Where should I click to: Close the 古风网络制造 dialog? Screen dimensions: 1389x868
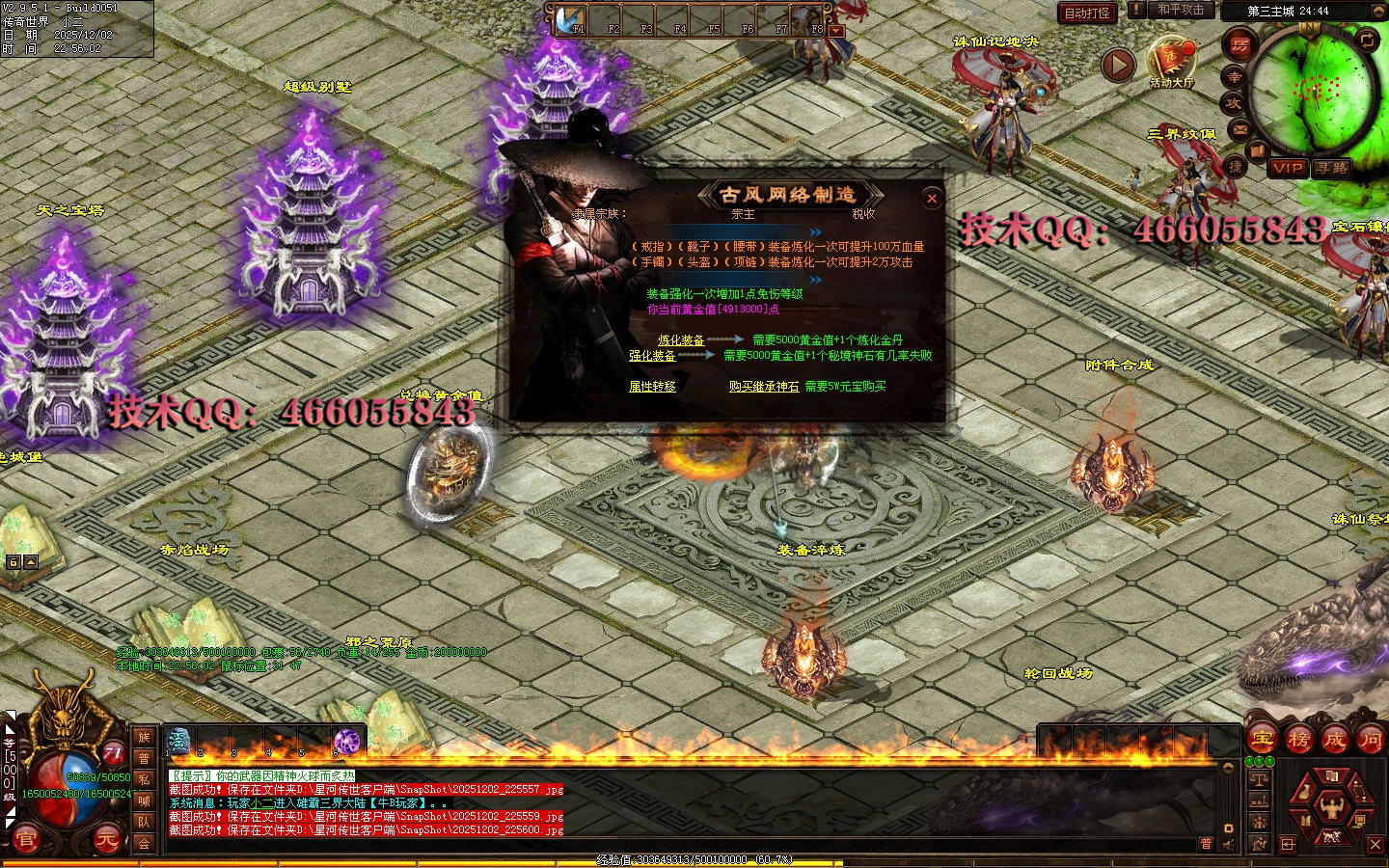pos(932,199)
